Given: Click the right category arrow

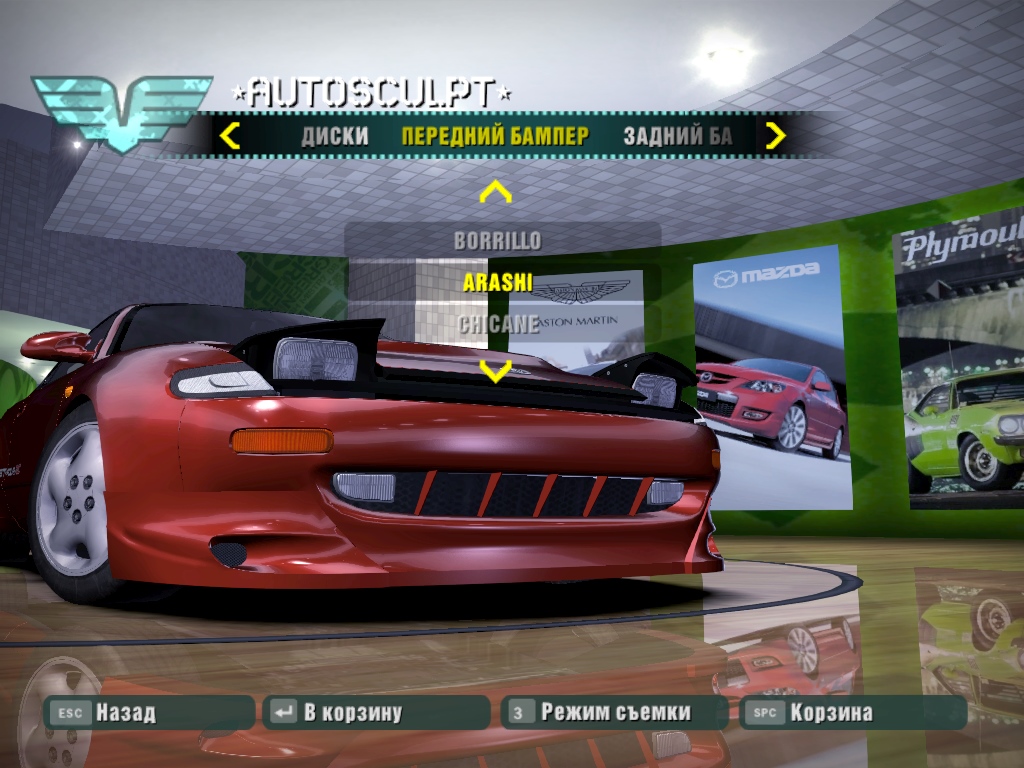Looking at the screenshot, I should (775, 135).
